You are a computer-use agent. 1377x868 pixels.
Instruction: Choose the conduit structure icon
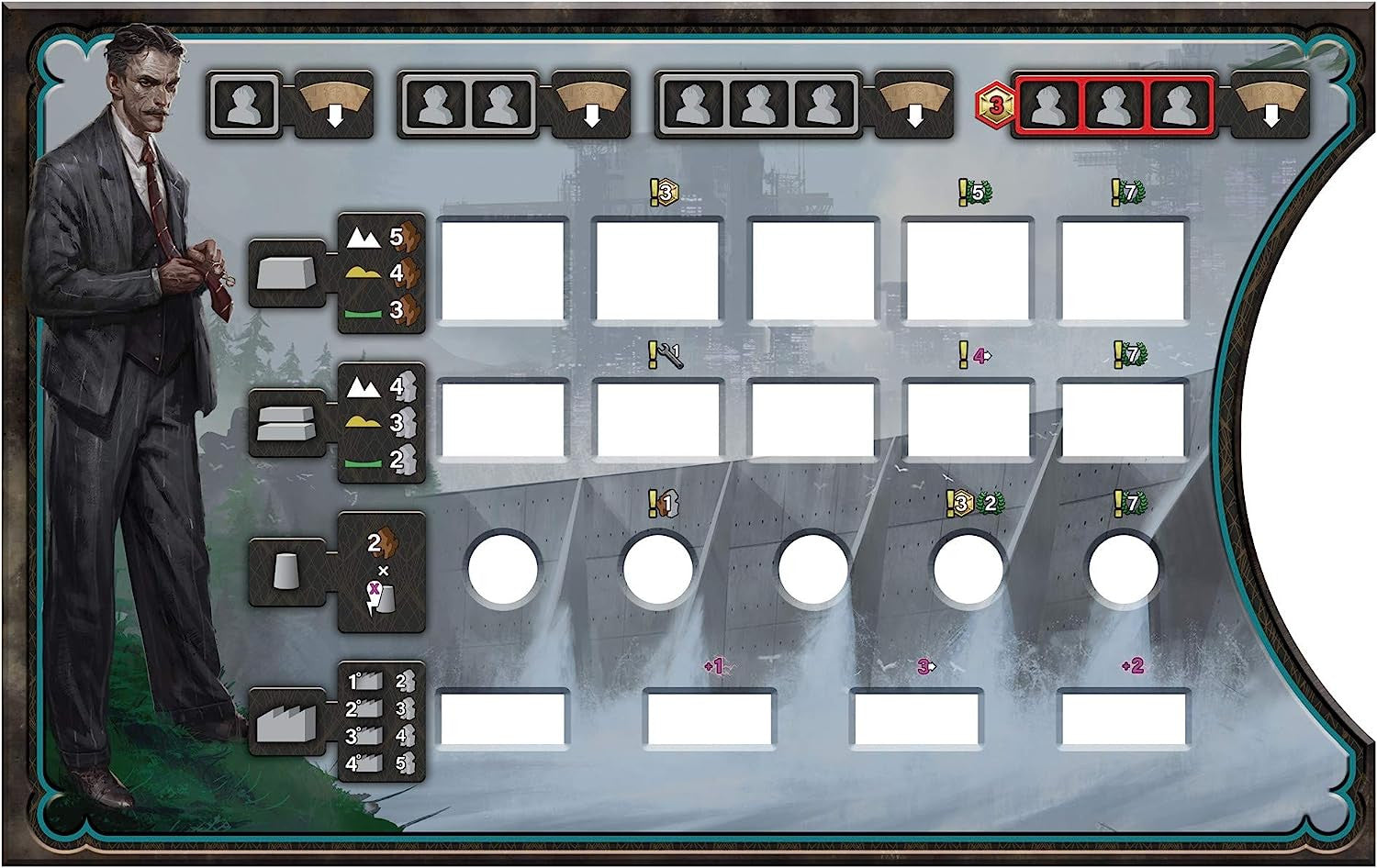point(285,573)
